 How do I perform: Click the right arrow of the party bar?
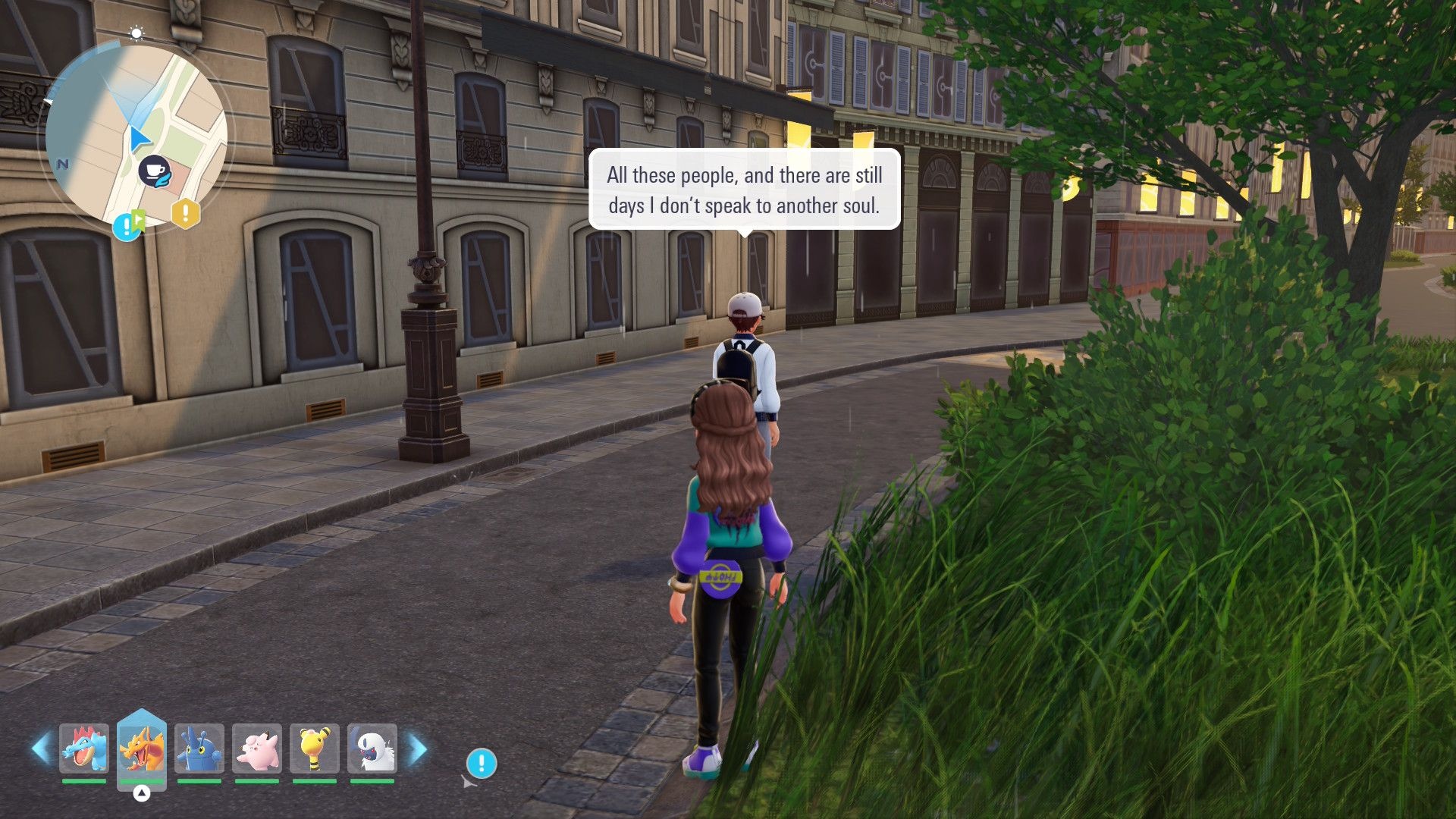coord(418,749)
